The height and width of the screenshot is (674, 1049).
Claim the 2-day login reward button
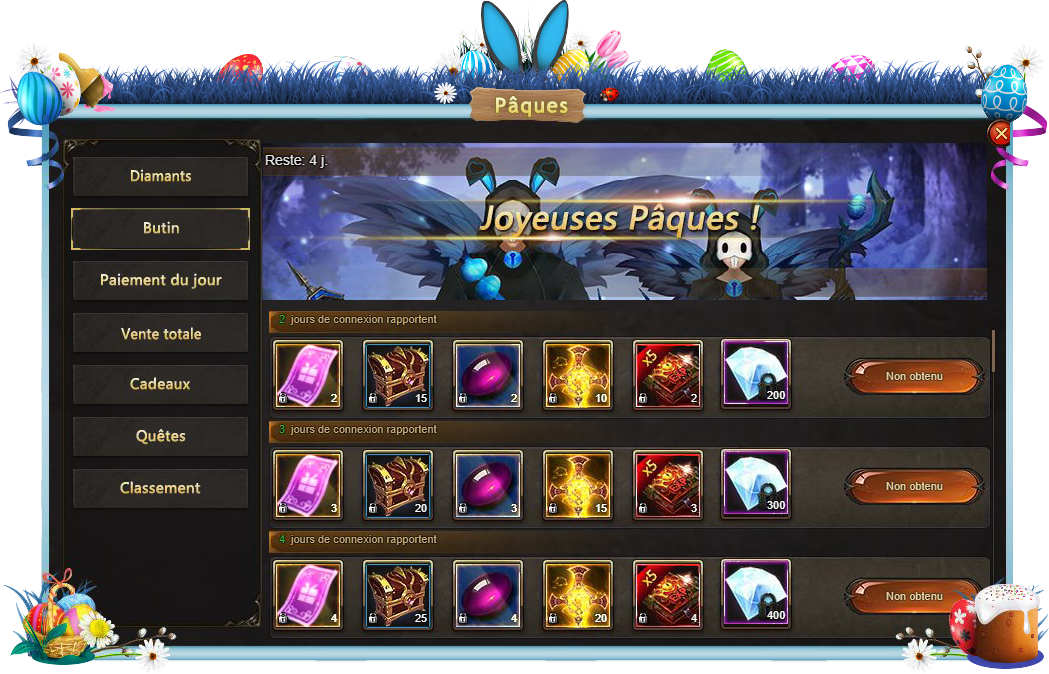[x=914, y=376]
